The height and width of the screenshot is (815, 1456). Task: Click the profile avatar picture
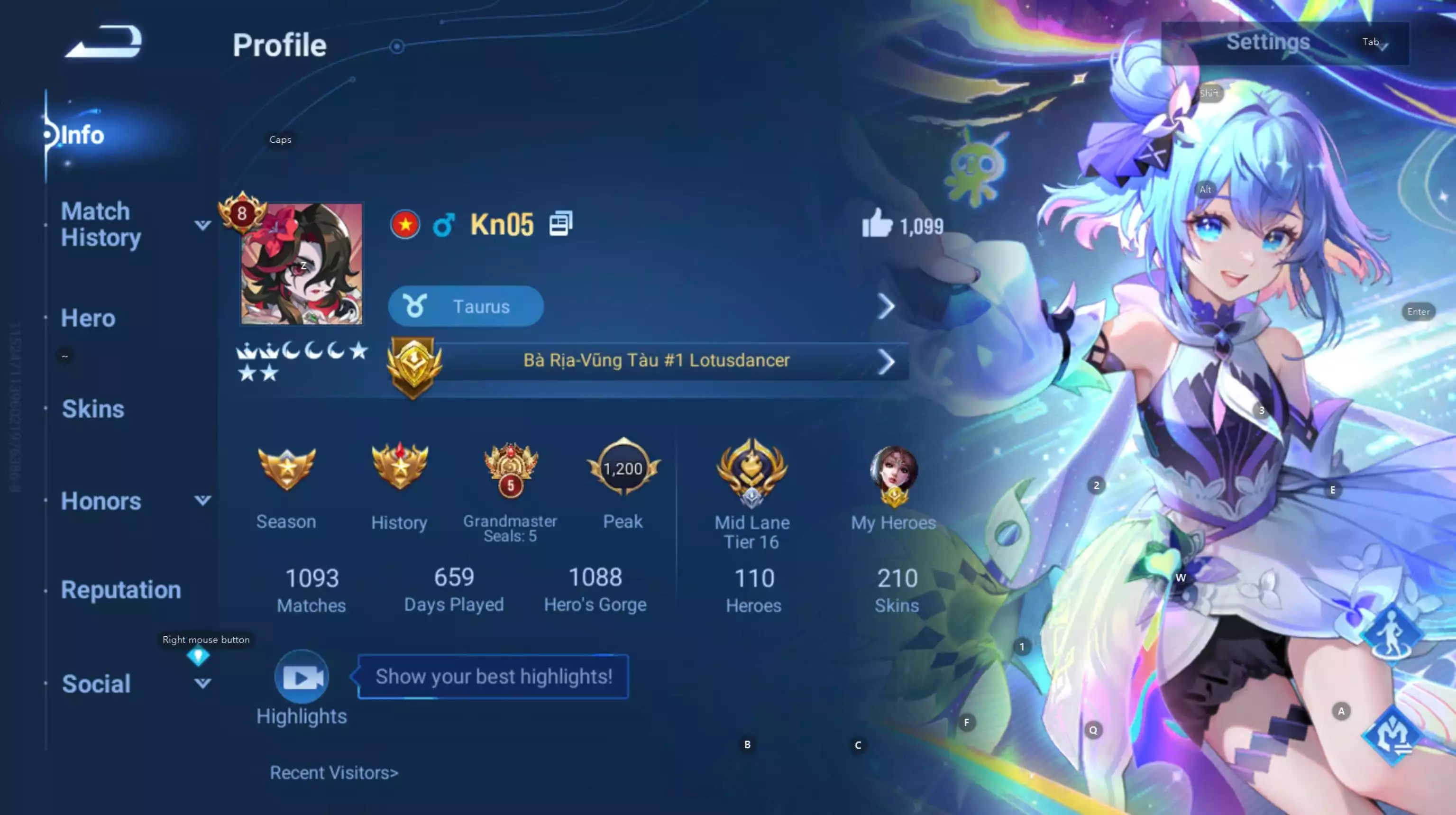[x=301, y=266]
